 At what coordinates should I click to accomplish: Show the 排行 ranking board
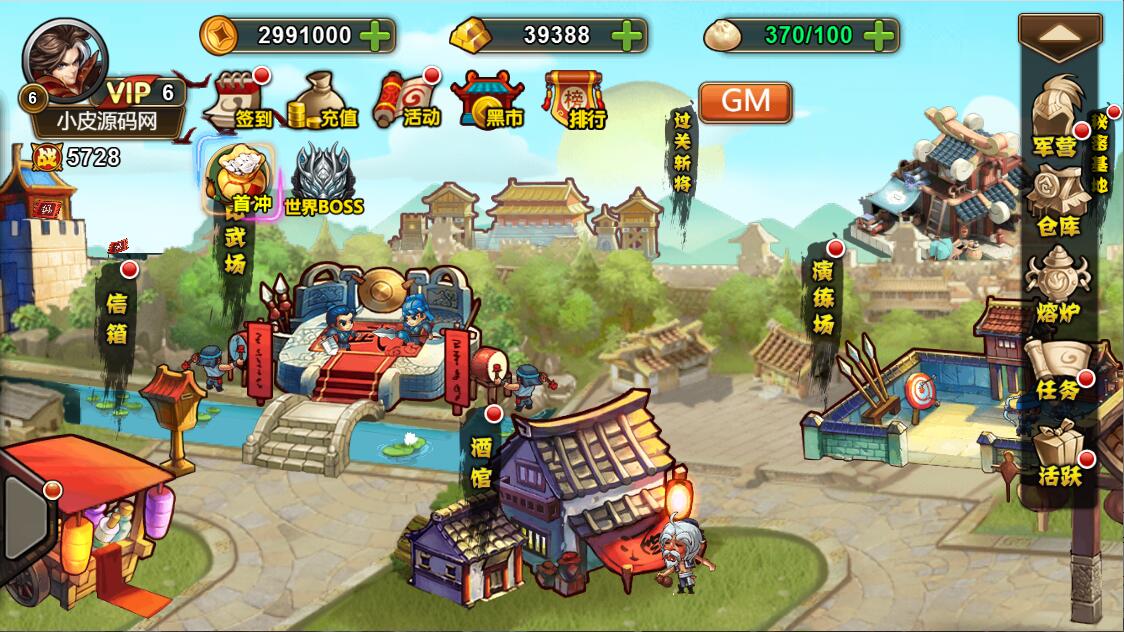[576, 98]
